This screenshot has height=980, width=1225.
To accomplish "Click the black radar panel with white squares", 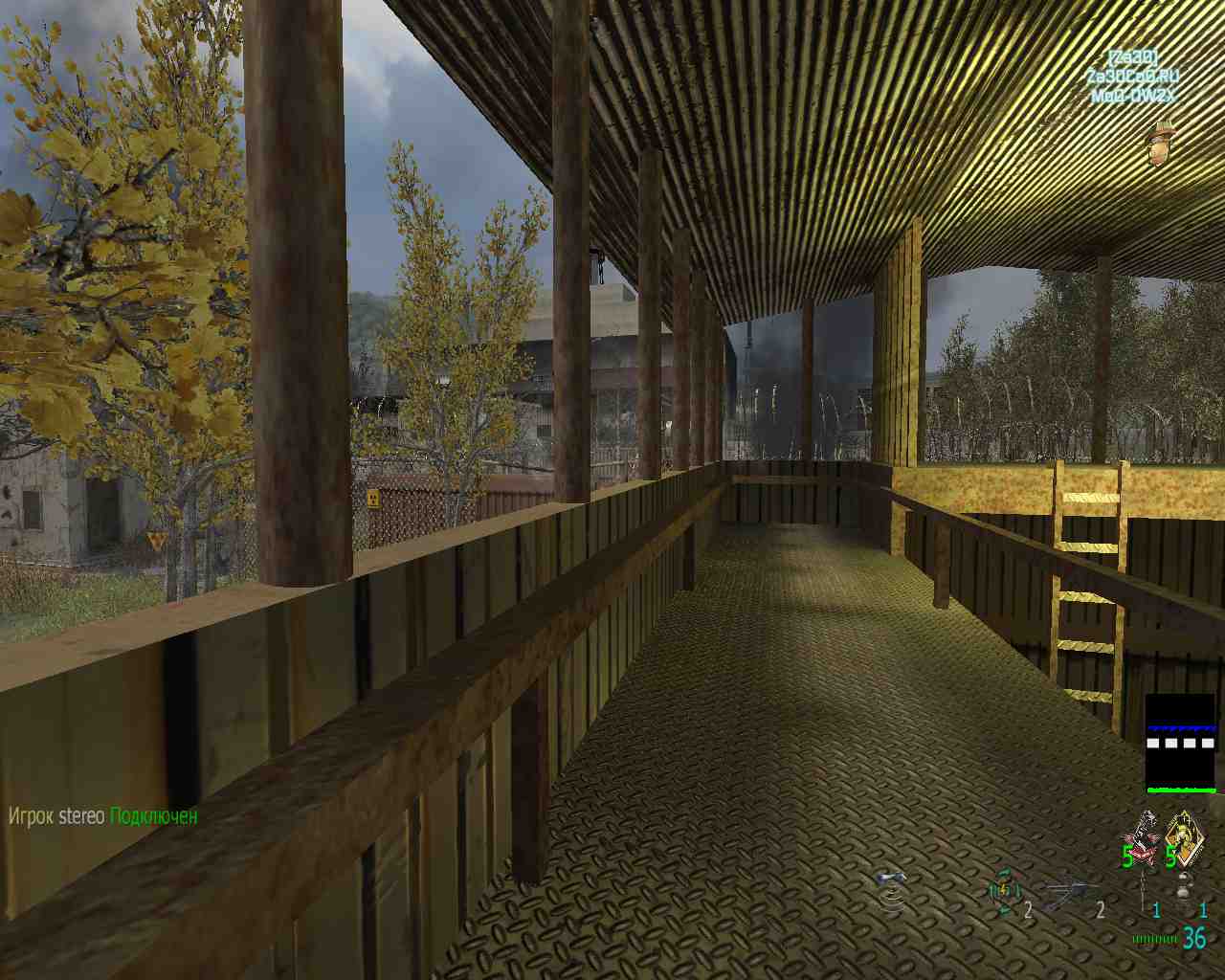I will click(x=1181, y=744).
